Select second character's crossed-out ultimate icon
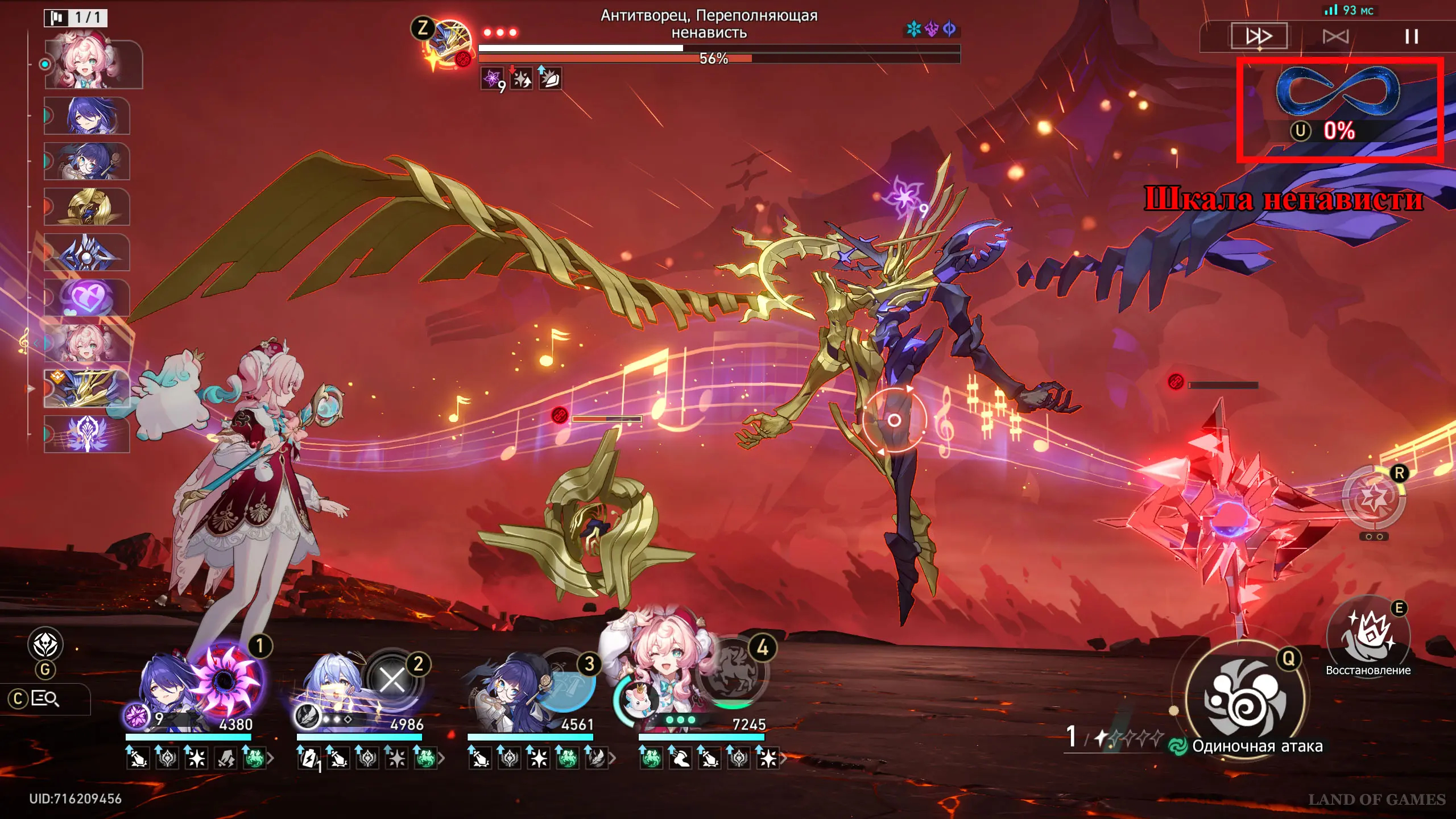The width and height of the screenshot is (1456, 819). click(392, 680)
